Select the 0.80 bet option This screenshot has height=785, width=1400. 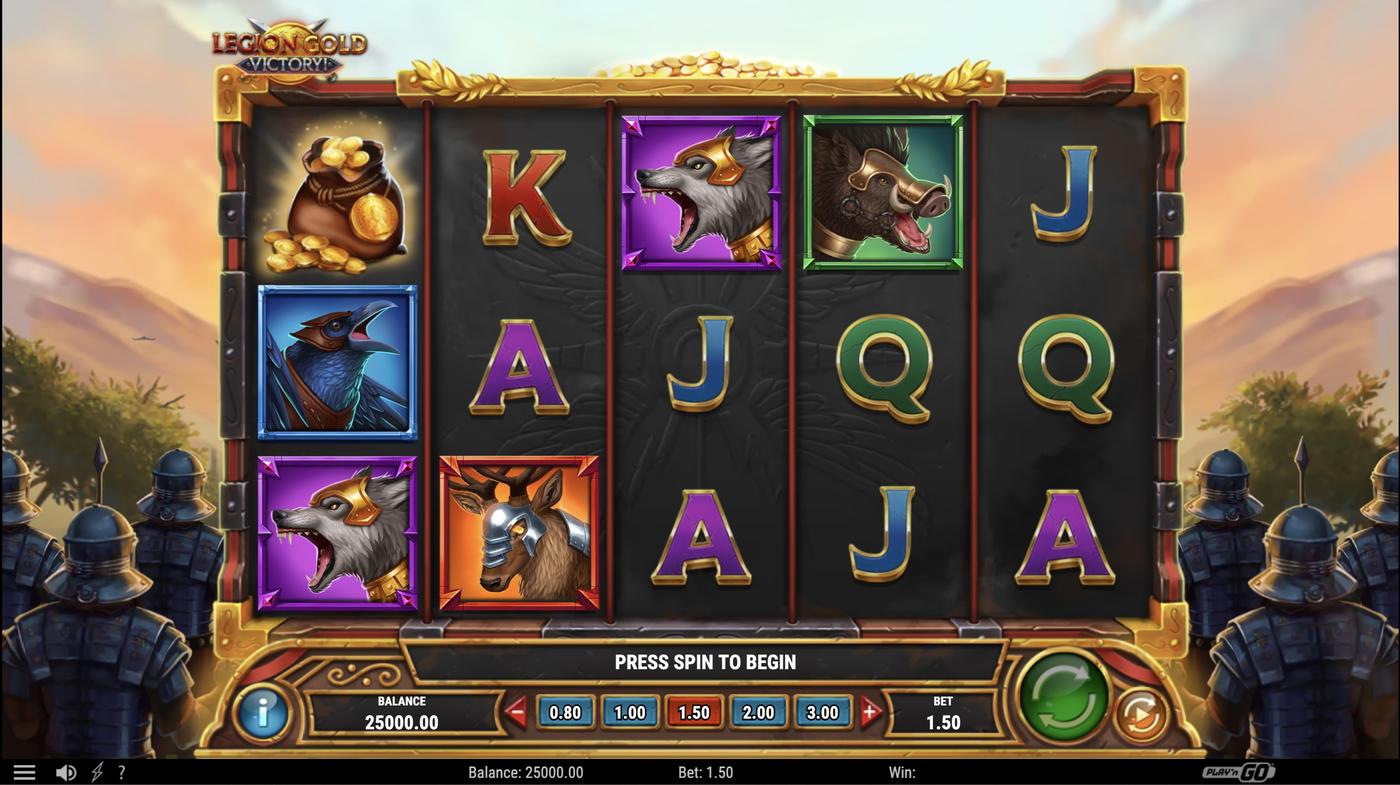tap(564, 711)
